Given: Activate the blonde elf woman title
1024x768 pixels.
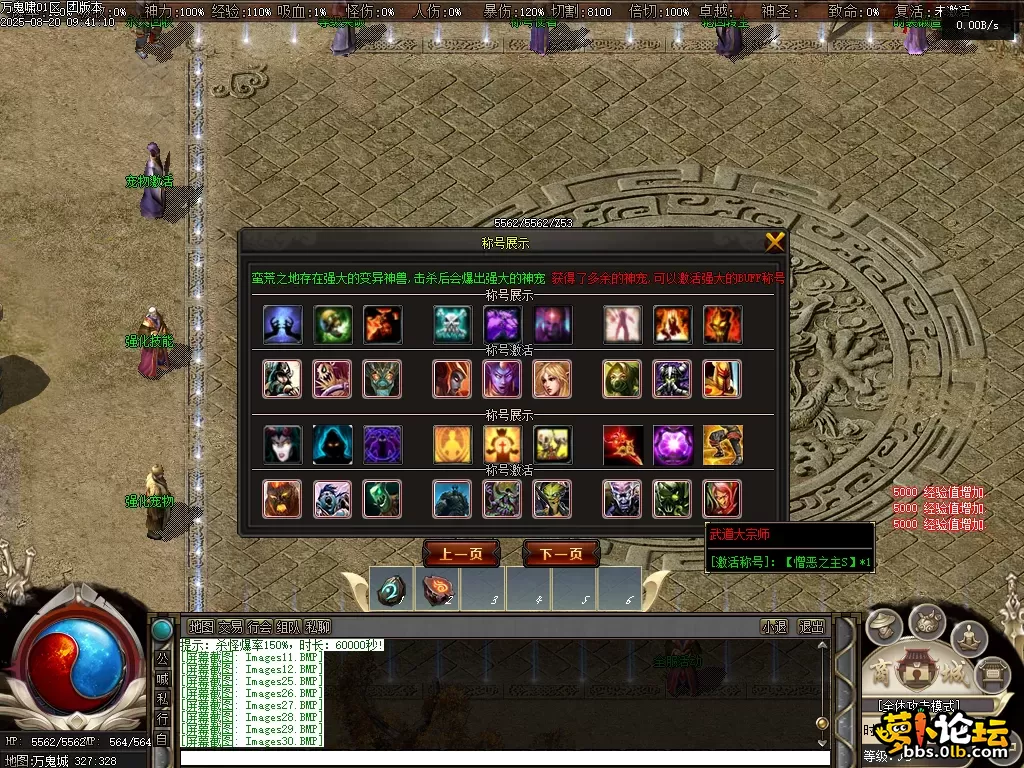Looking at the screenshot, I should pyautogui.click(x=552, y=379).
